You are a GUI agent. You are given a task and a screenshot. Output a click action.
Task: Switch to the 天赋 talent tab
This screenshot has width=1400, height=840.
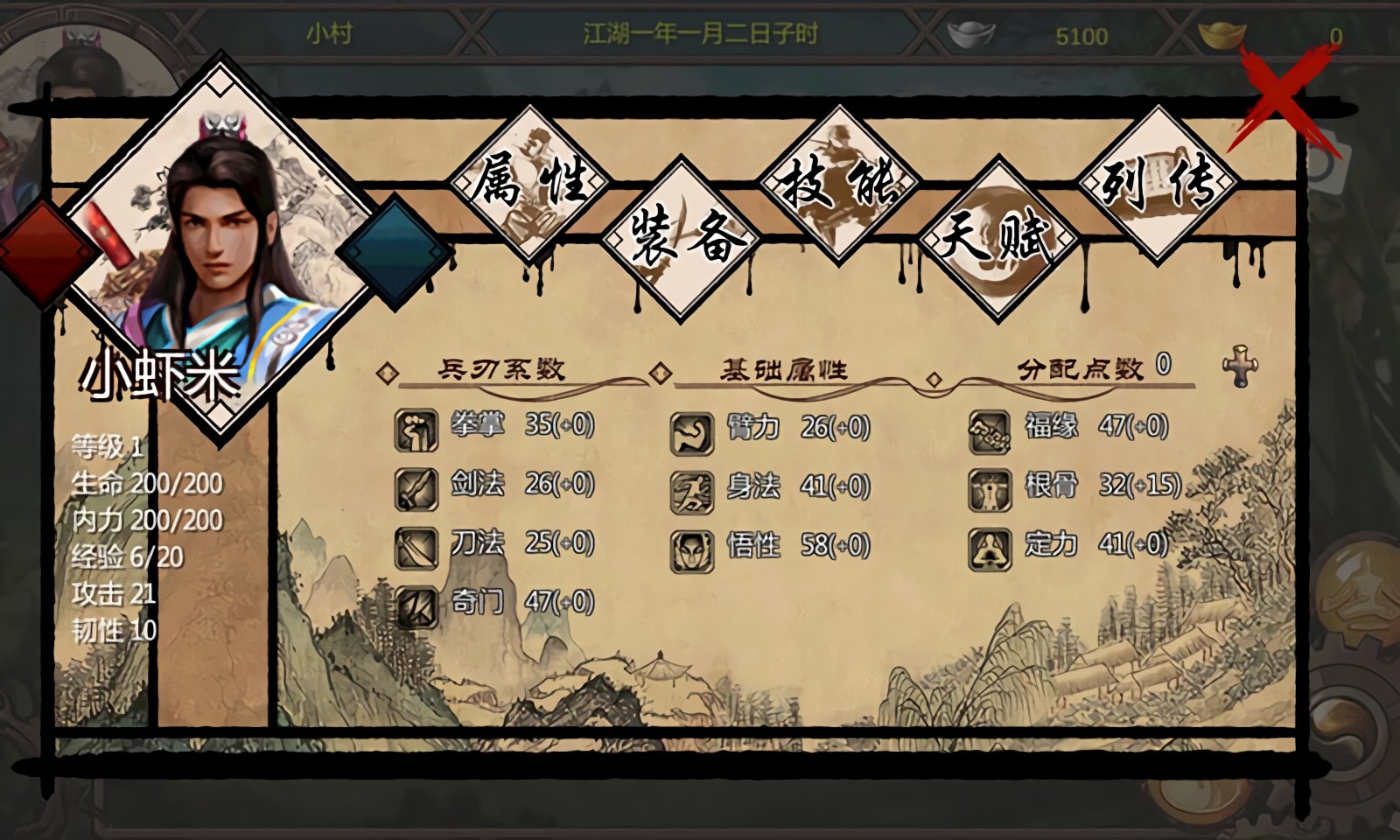[x=997, y=234]
